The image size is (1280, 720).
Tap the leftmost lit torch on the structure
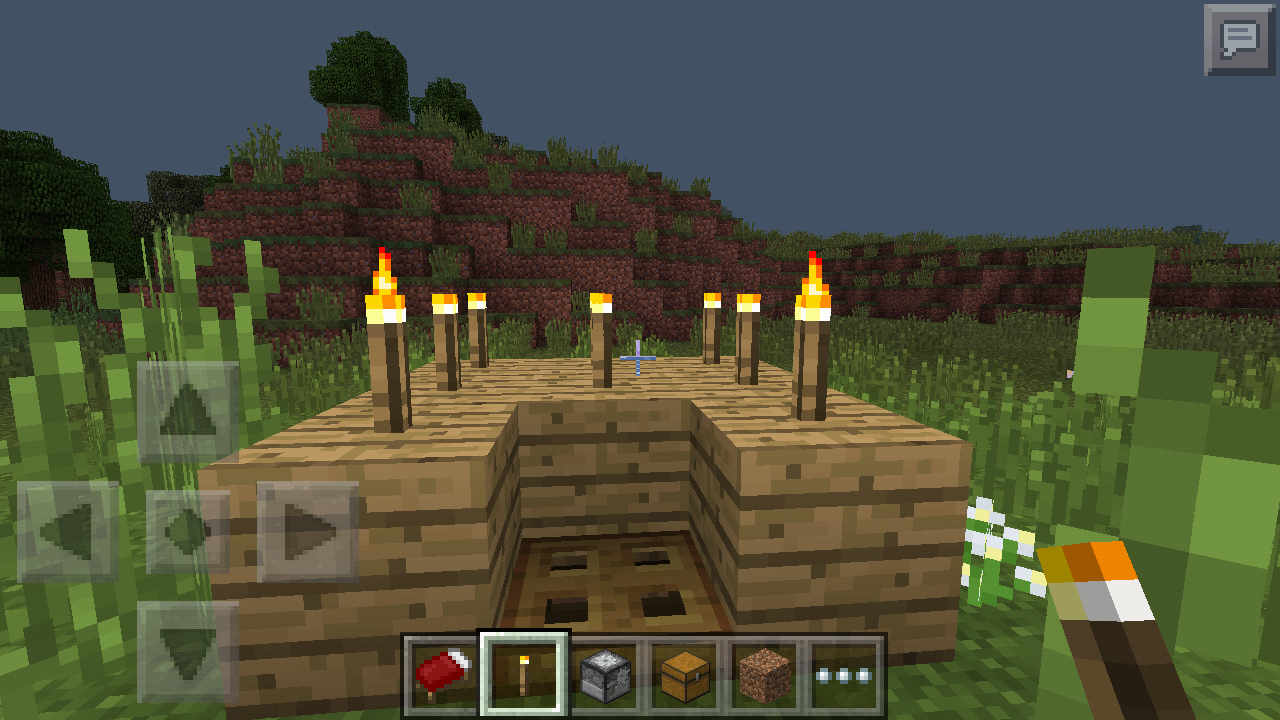(x=387, y=300)
